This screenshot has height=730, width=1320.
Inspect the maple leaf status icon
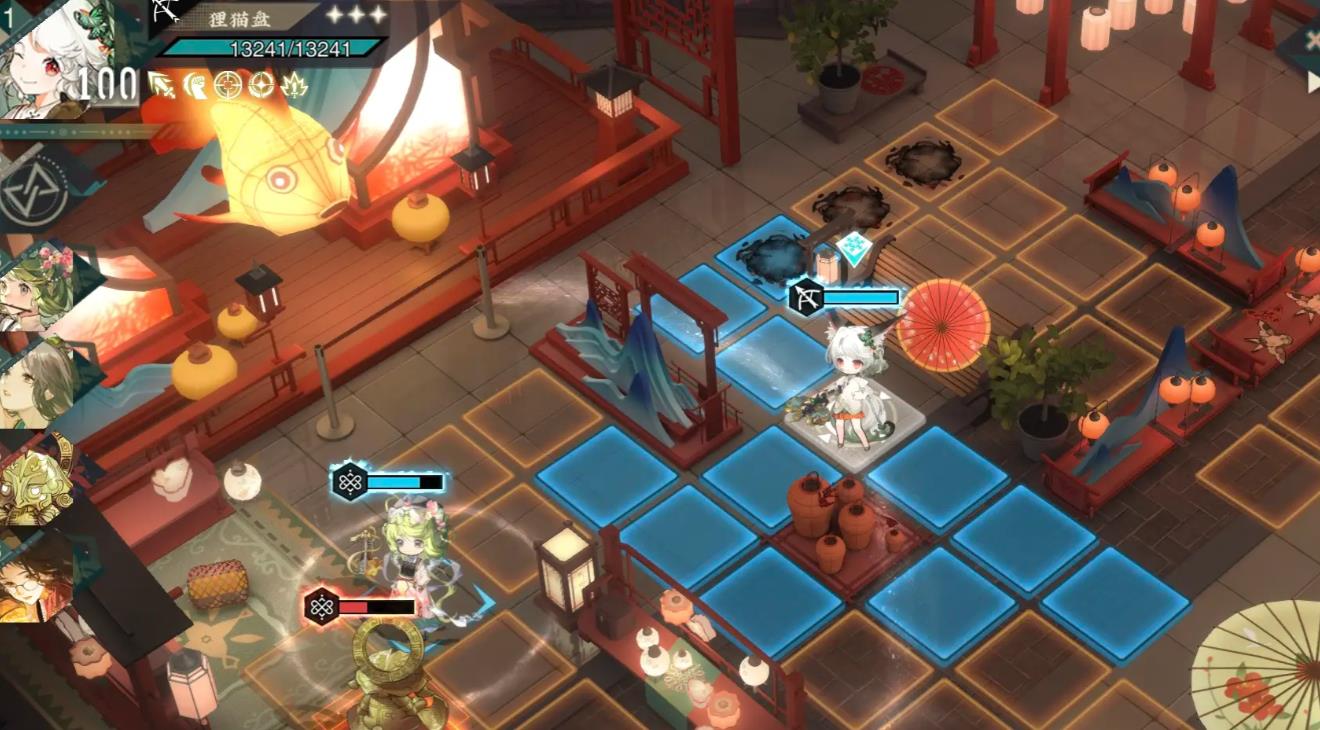tap(295, 86)
